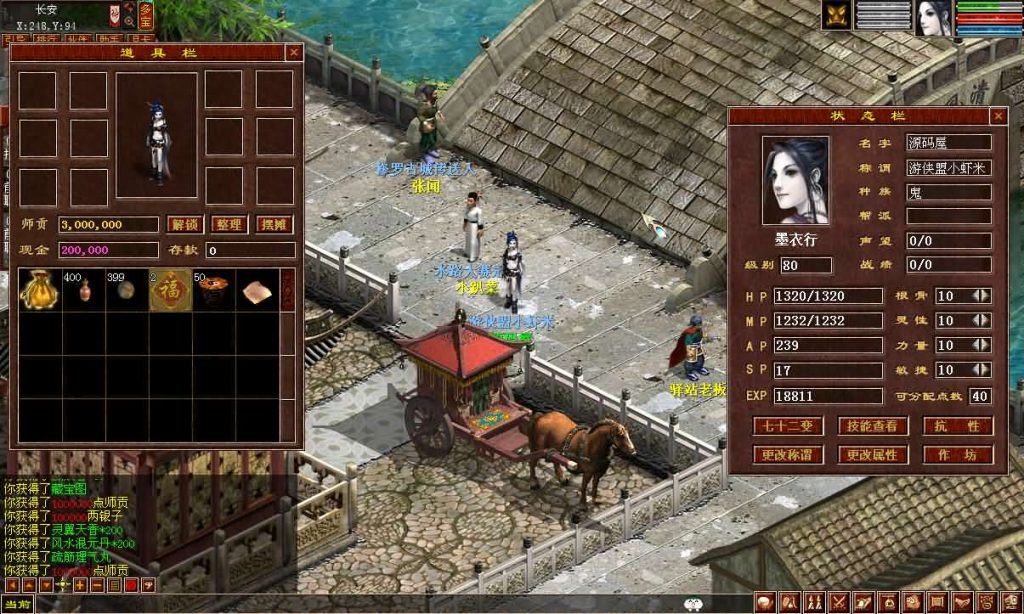Open a stall with 摆摊 button

[x=275, y=224]
